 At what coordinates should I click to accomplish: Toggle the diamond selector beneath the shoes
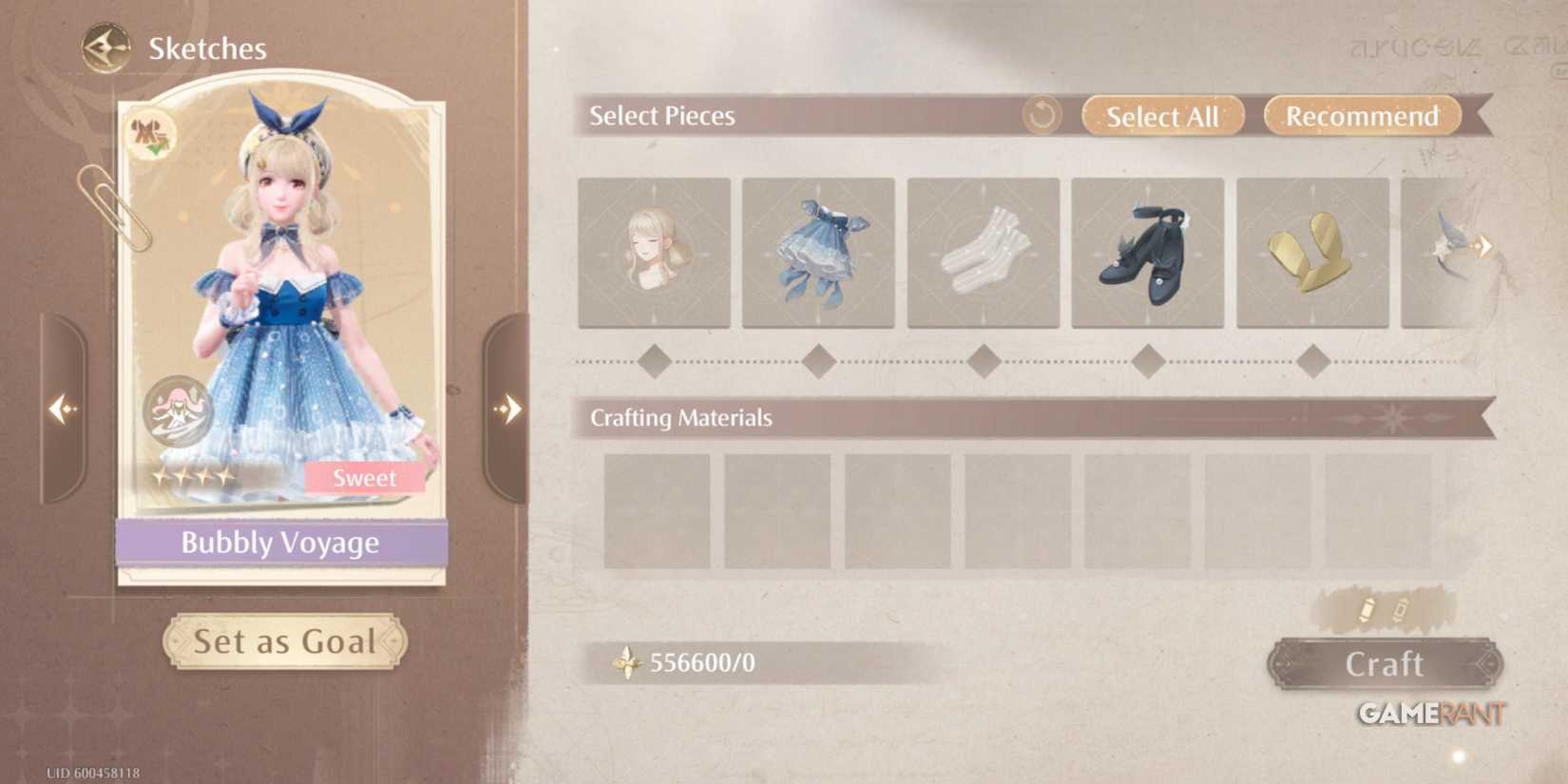pos(1148,361)
